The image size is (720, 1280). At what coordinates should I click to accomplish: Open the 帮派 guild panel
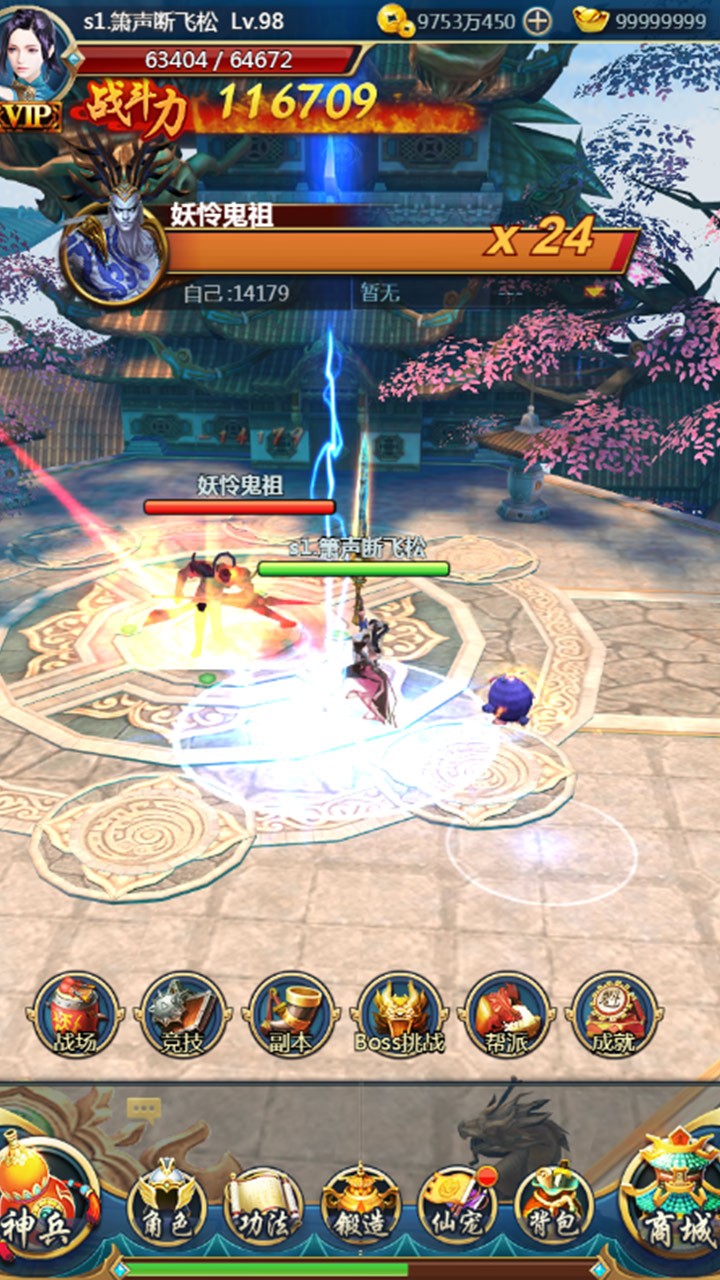pyautogui.click(x=507, y=1015)
